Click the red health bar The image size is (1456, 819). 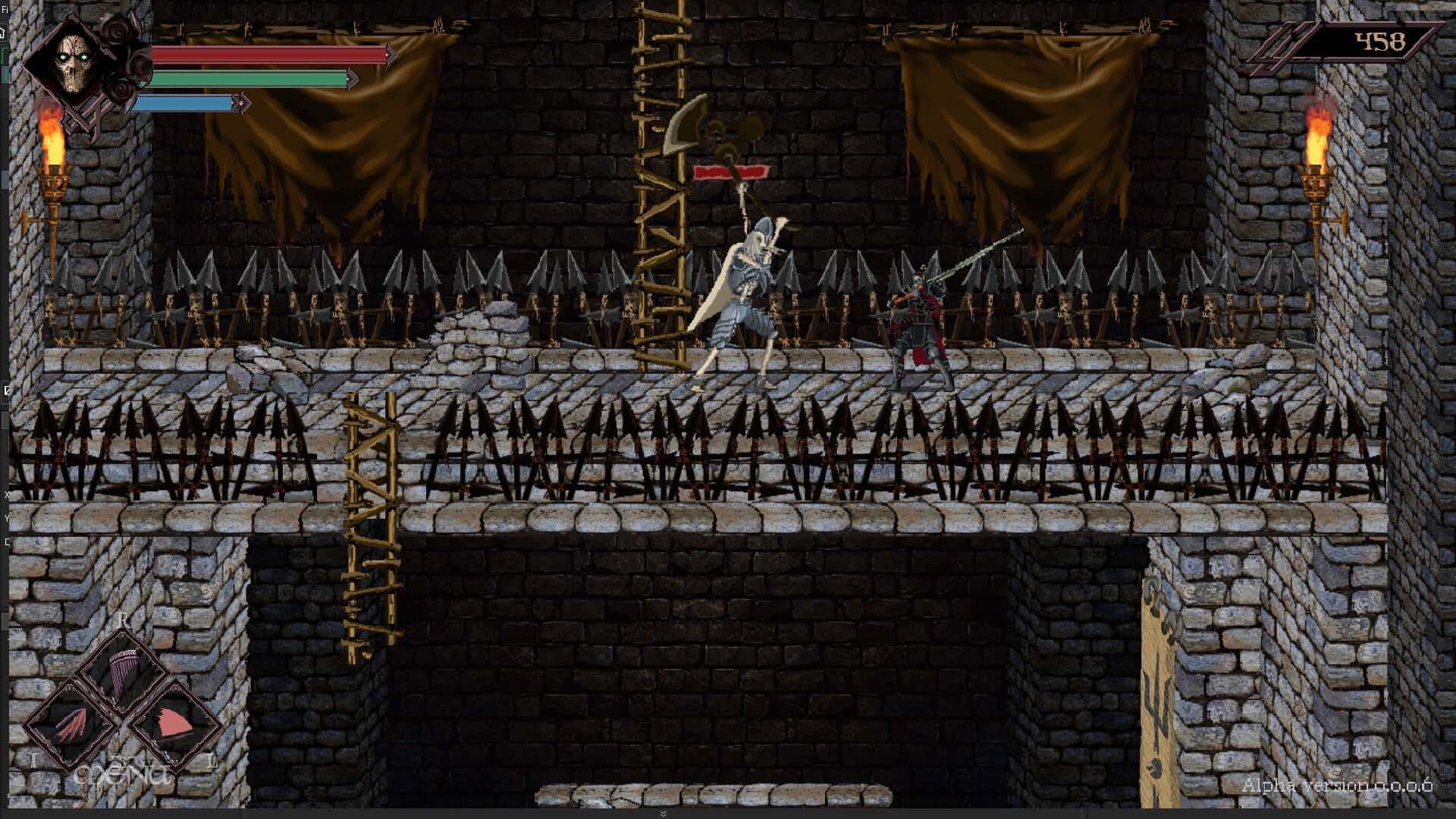265,54
